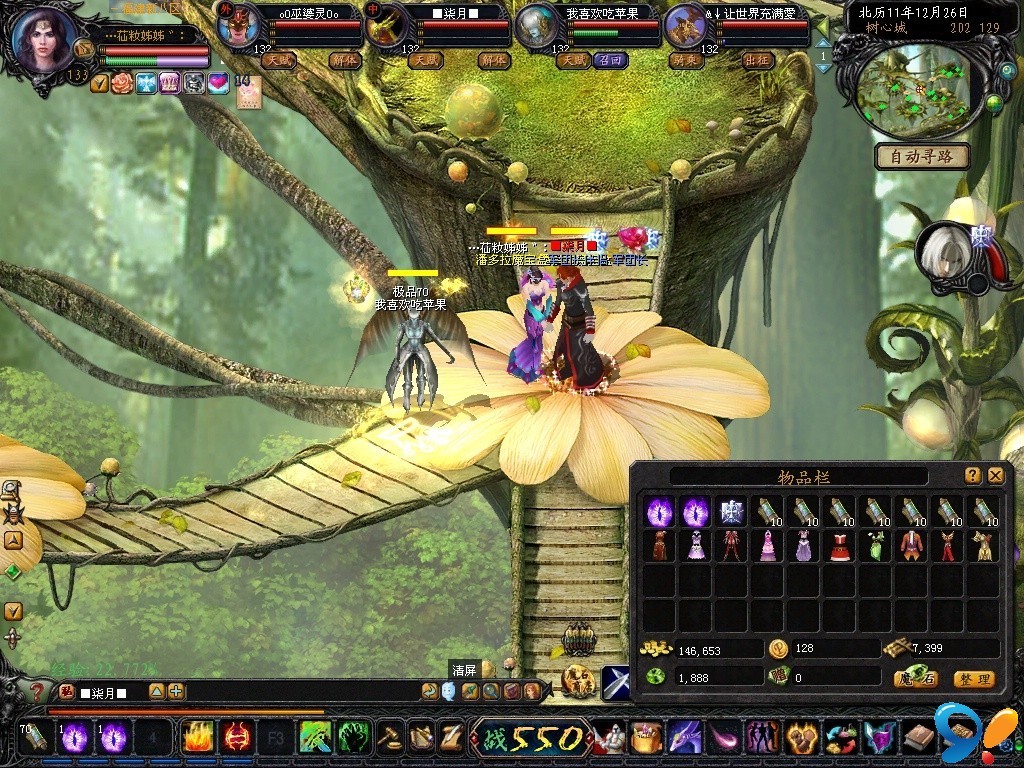The image size is (1024, 768).
Task: Click the 召回 recall button under the pet portrait
Action: click(609, 60)
